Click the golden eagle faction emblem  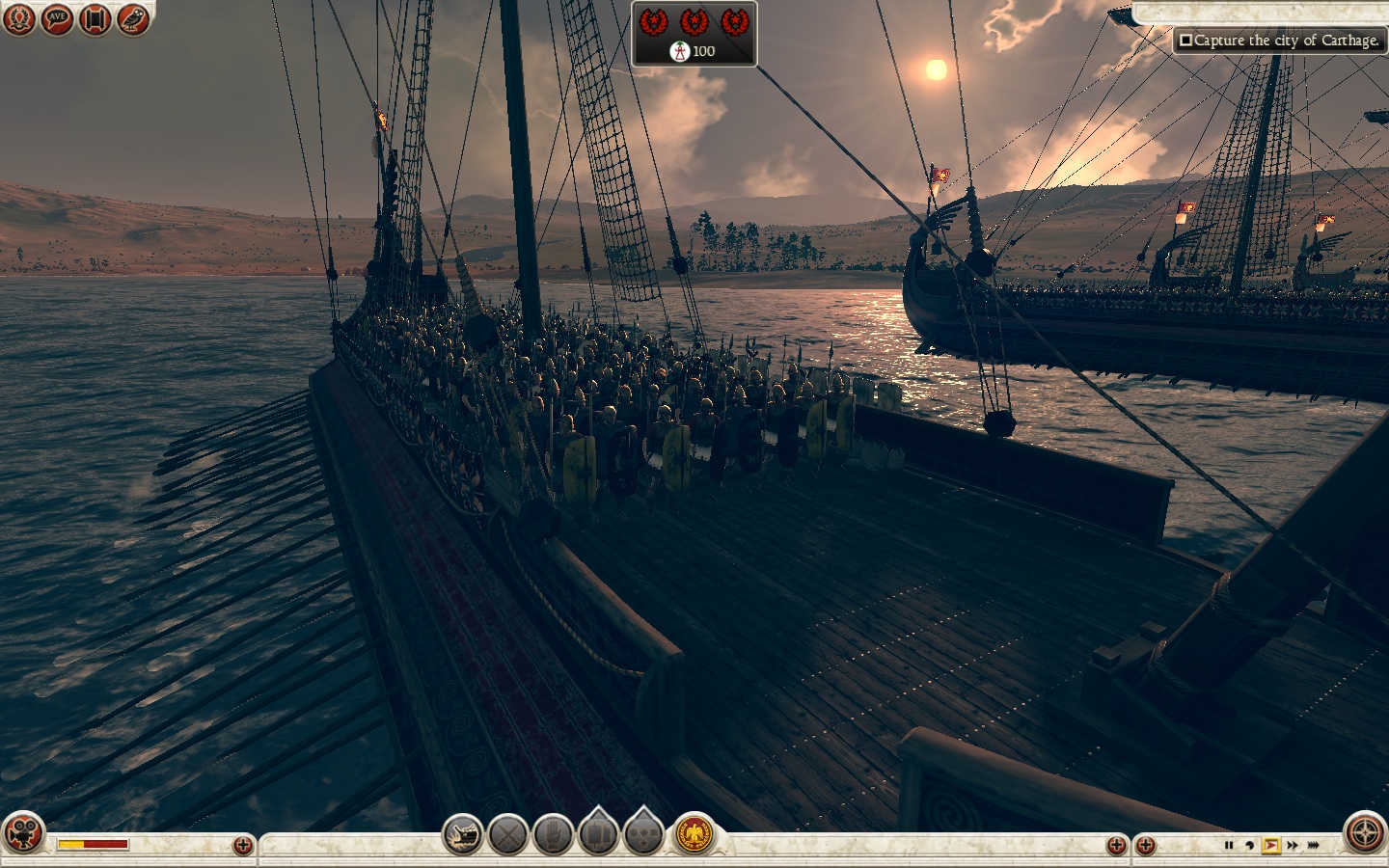(x=694, y=834)
